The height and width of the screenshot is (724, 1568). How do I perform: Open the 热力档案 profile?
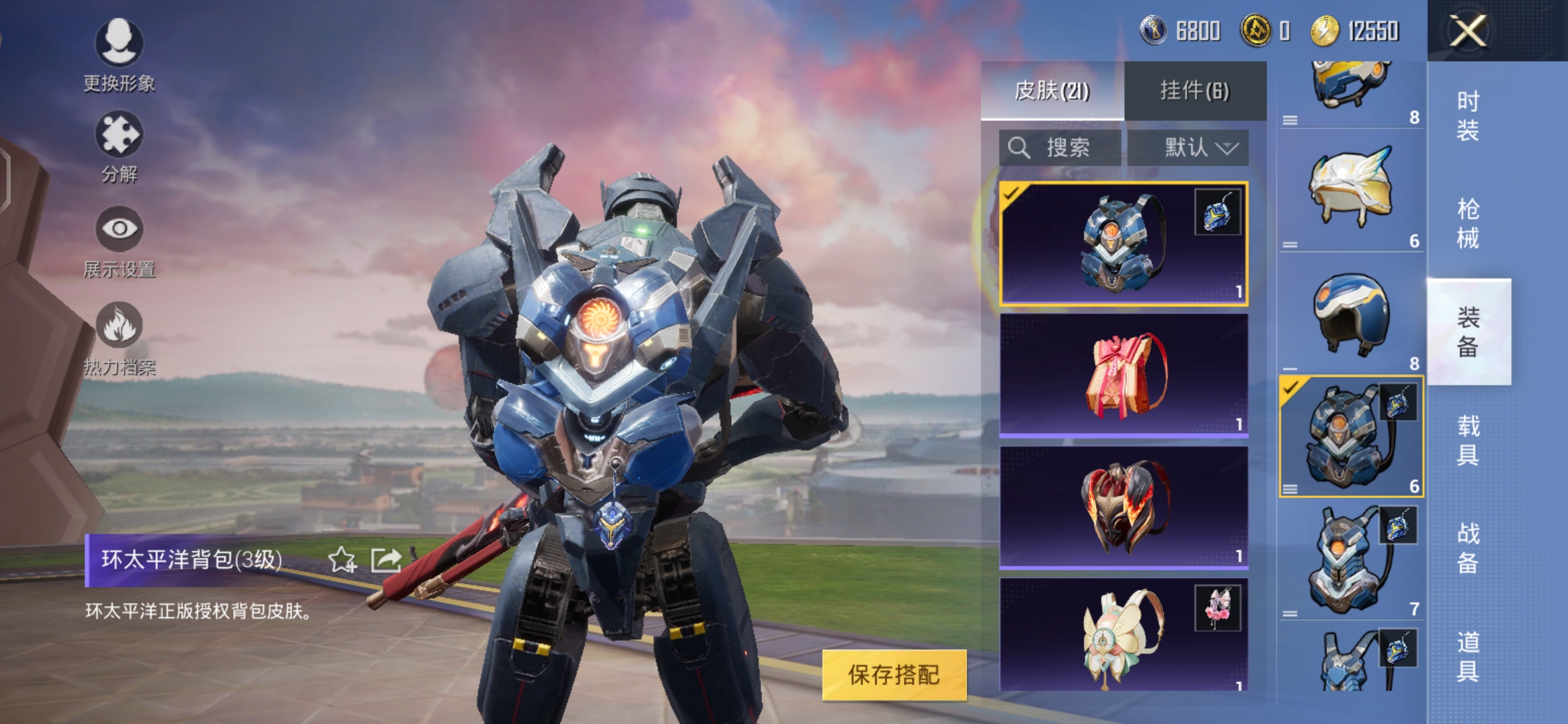point(119,337)
